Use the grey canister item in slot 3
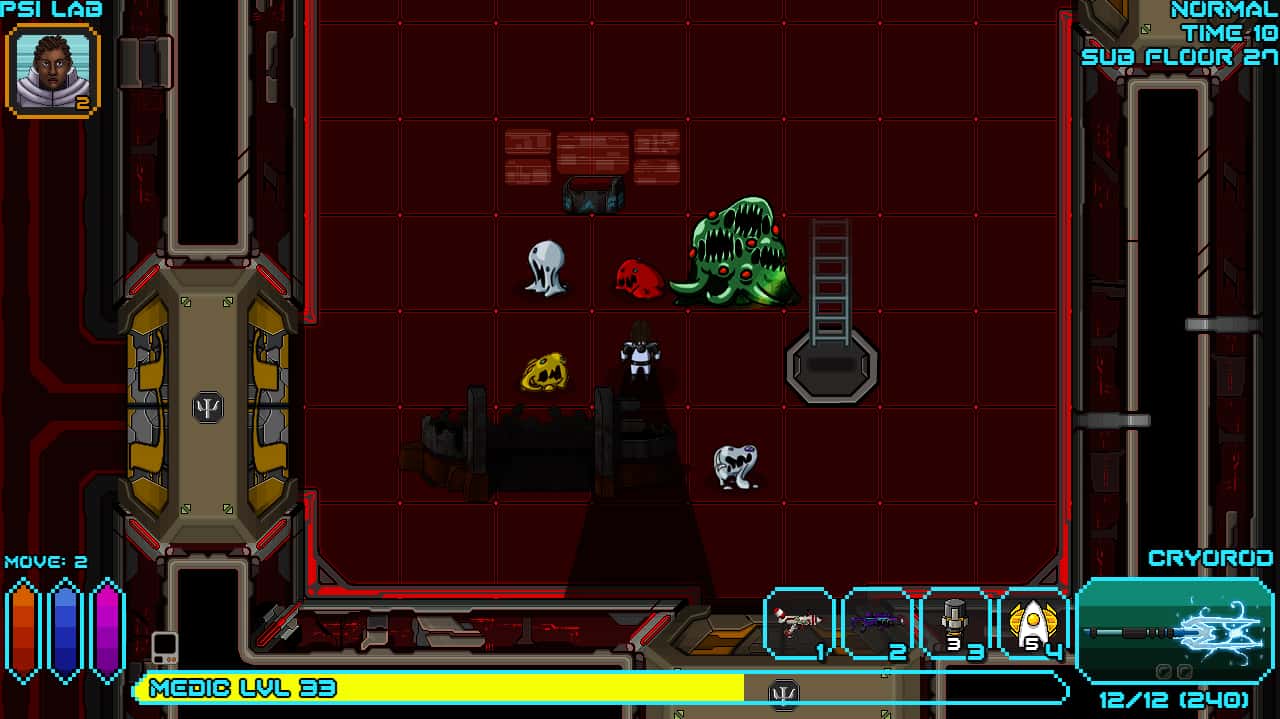The image size is (1280, 719). (x=955, y=625)
